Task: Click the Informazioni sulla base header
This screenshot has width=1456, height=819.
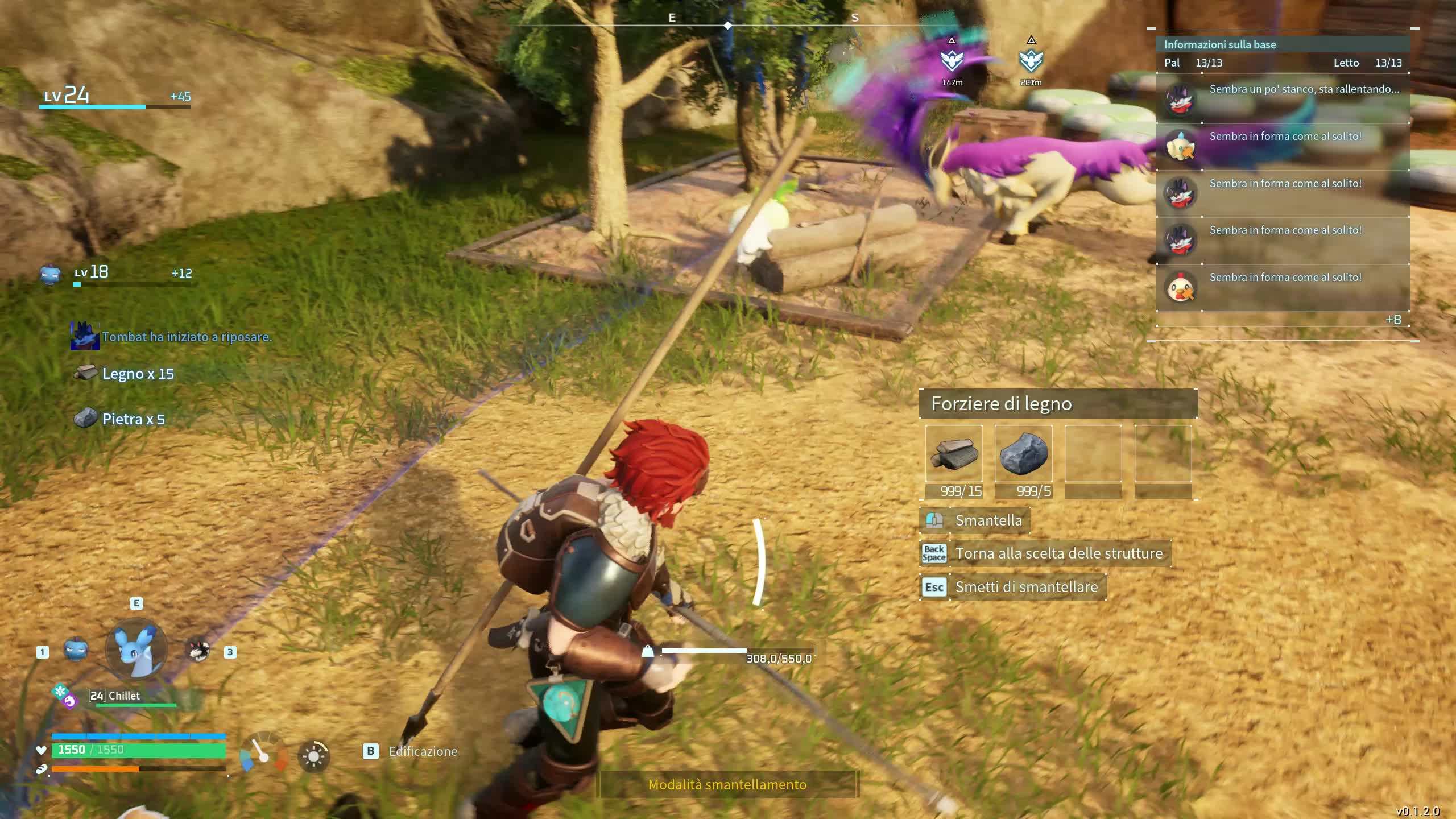Action: point(1220,44)
